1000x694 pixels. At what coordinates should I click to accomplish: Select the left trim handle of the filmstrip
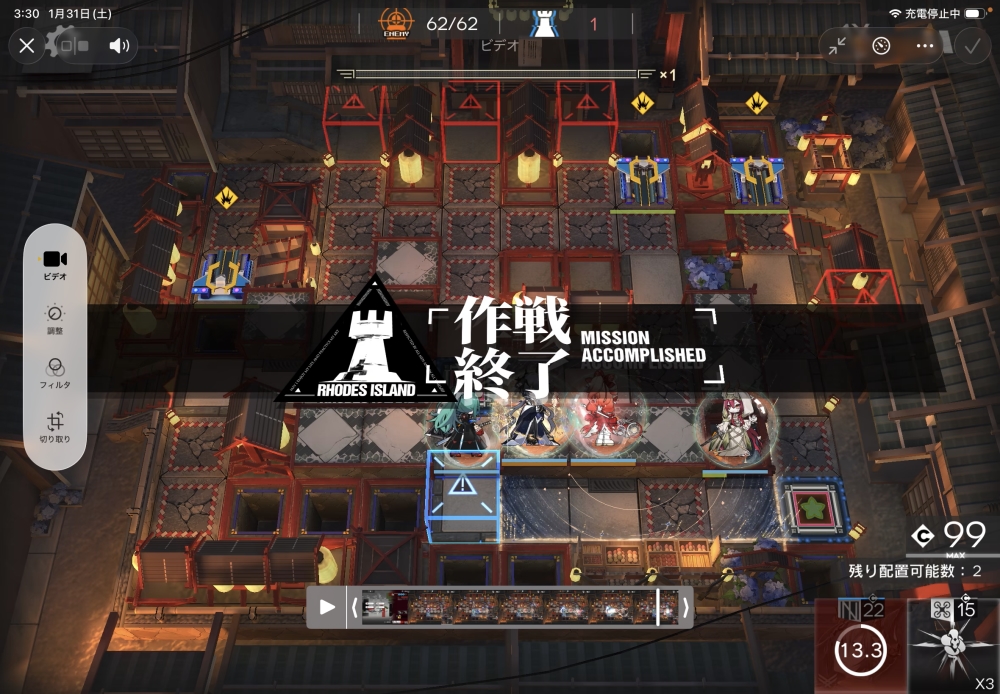pyautogui.click(x=354, y=607)
